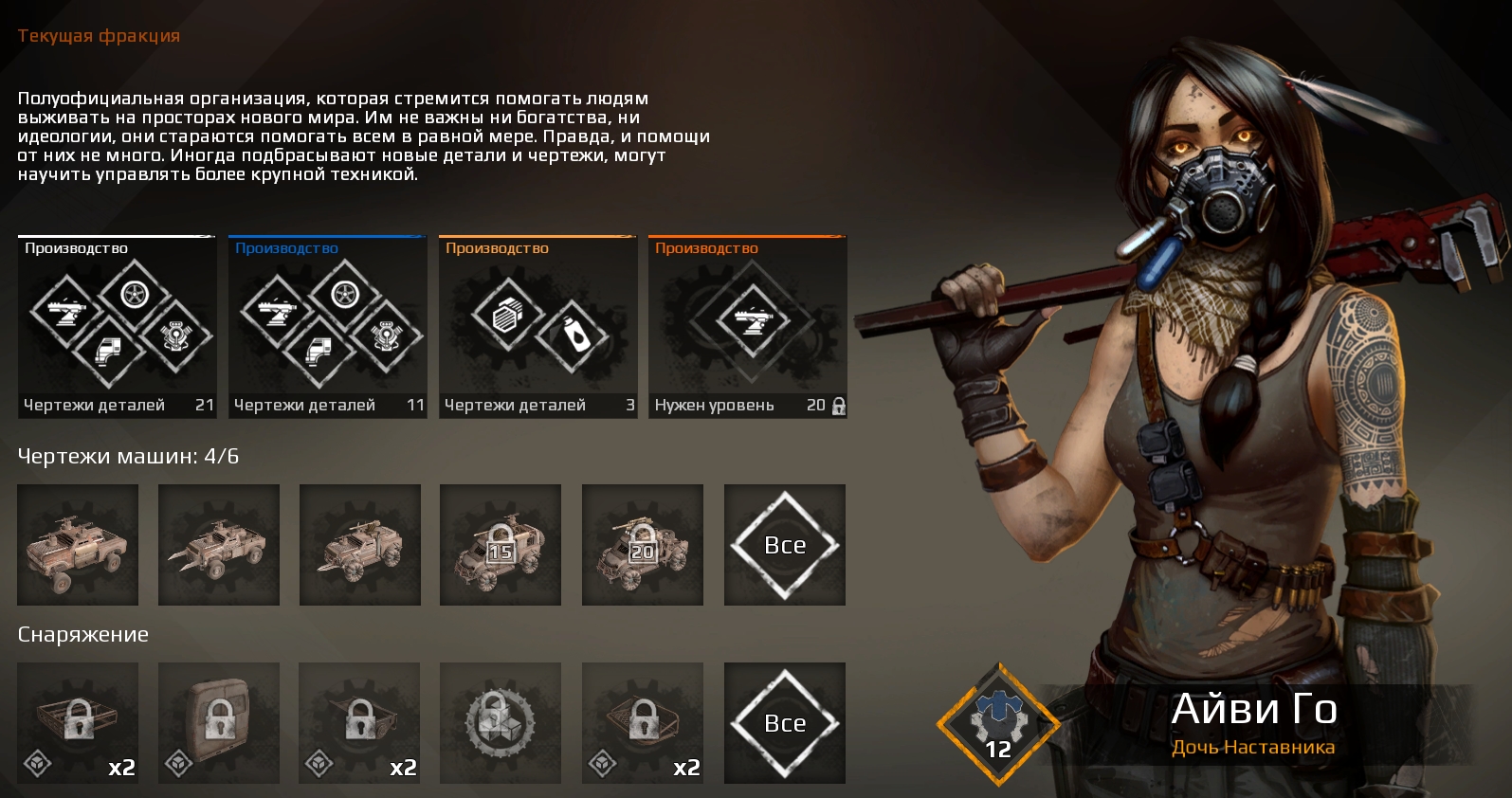Select locked Производство panel requiring level 20

click(x=748, y=326)
